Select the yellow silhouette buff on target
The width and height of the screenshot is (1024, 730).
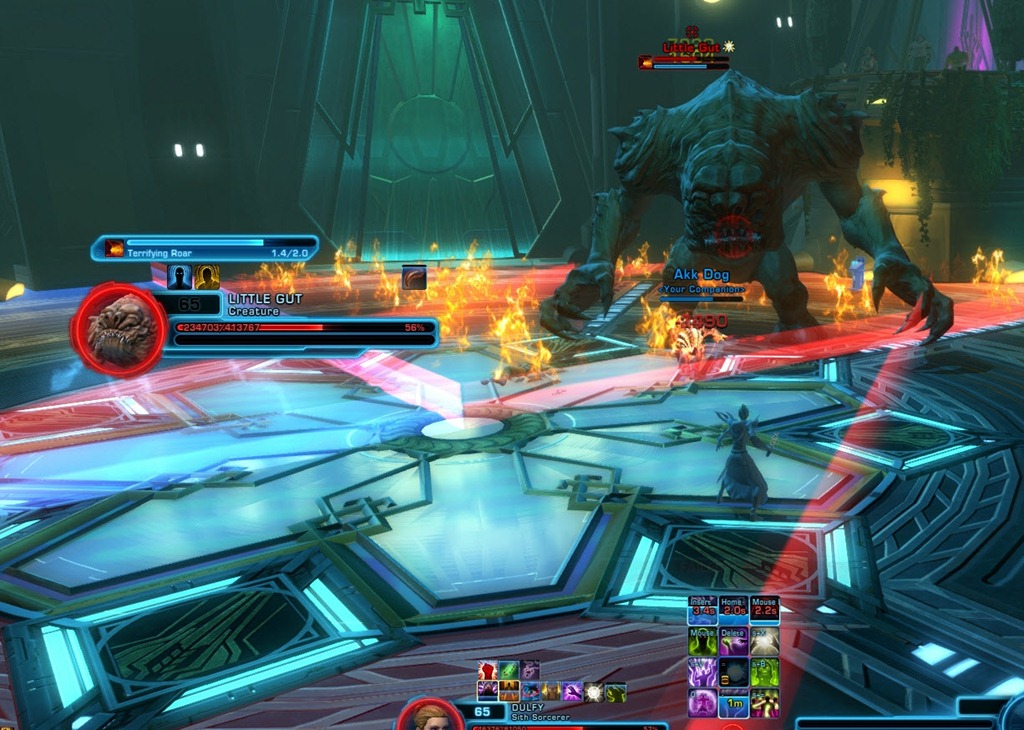pyautogui.click(x=207, y=277)
